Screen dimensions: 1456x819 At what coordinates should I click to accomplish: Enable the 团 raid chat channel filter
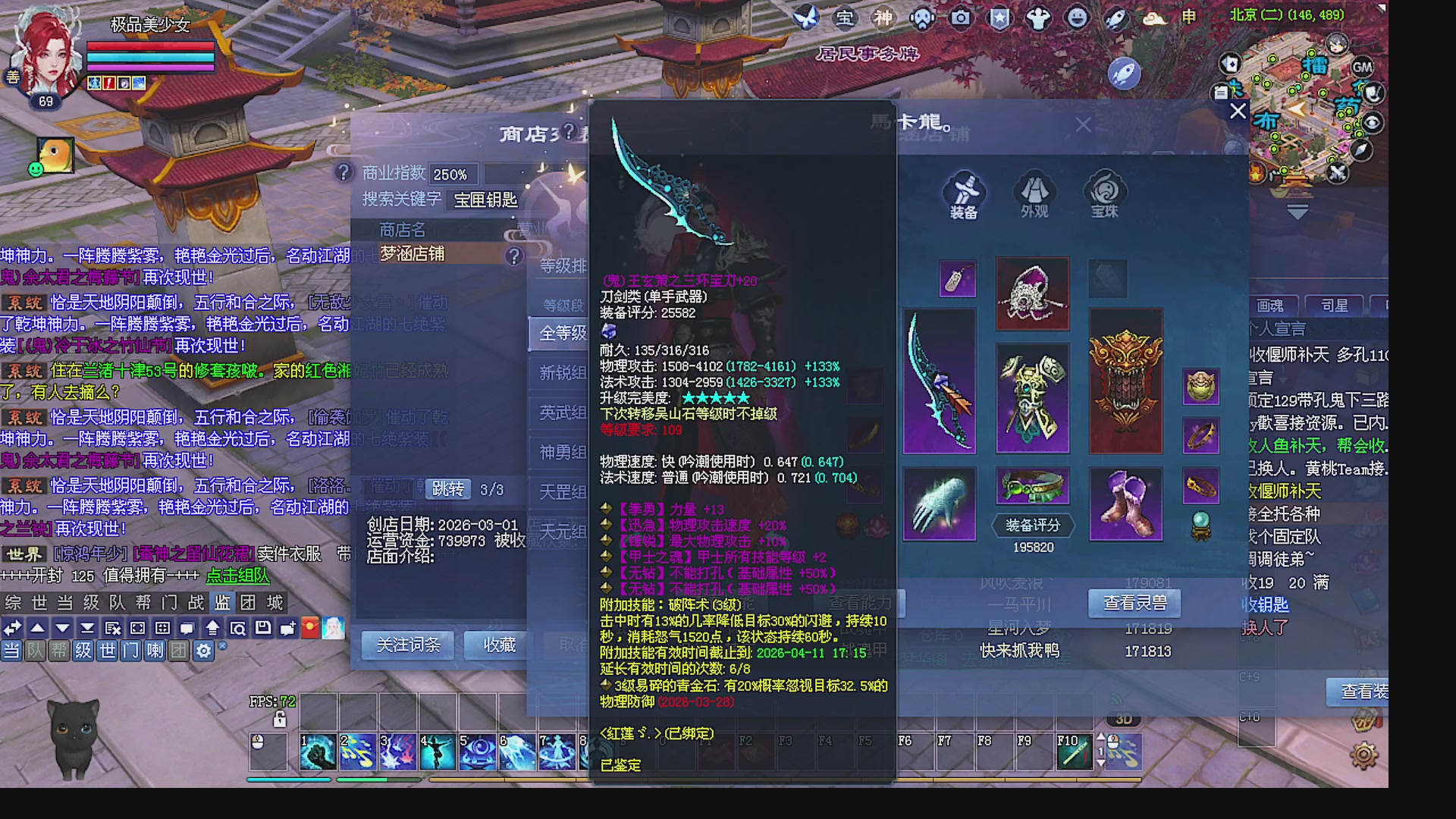pos(177,651)
